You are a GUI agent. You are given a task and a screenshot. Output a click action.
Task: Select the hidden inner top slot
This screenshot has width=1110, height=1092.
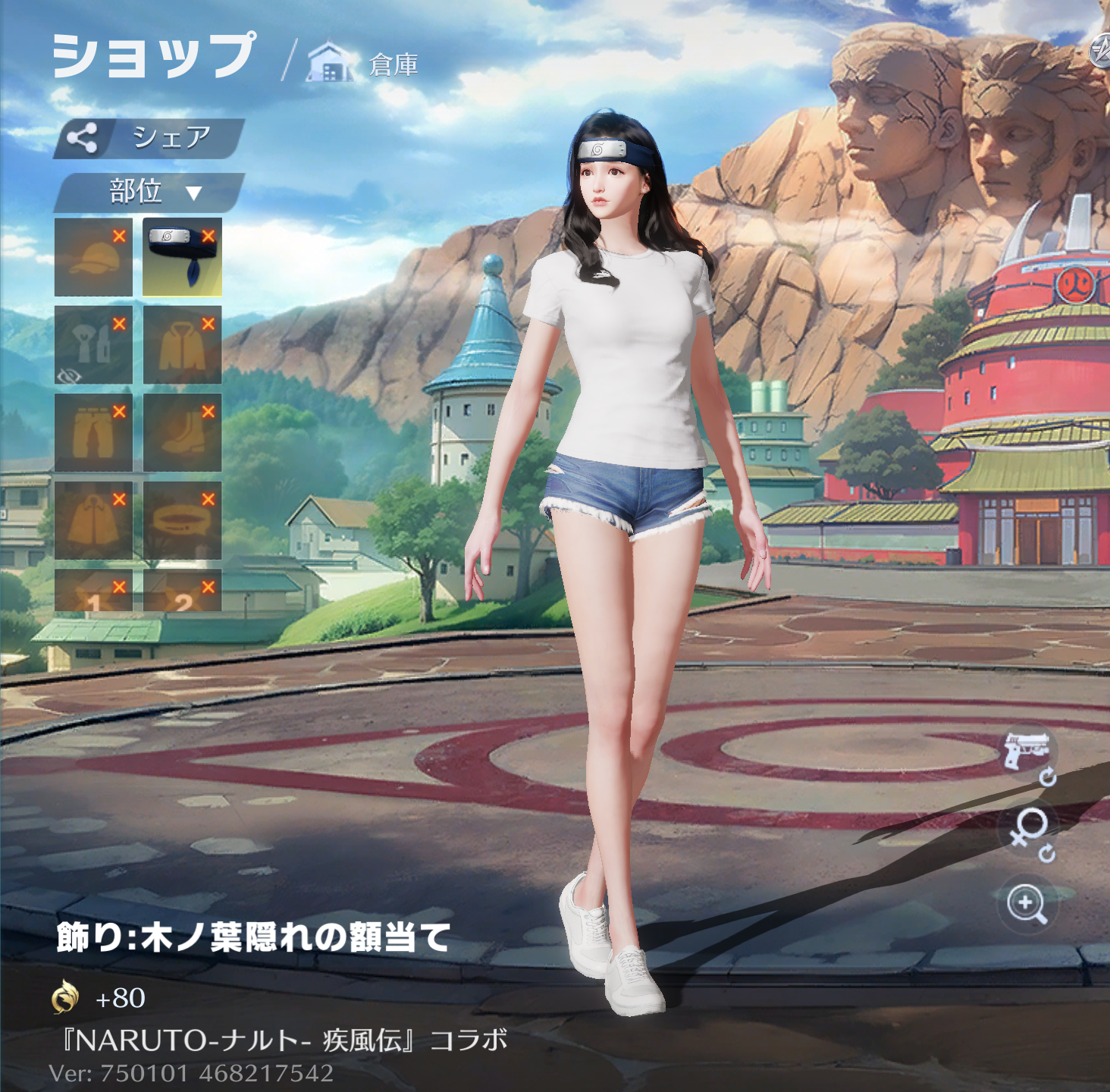pos(93,345)
